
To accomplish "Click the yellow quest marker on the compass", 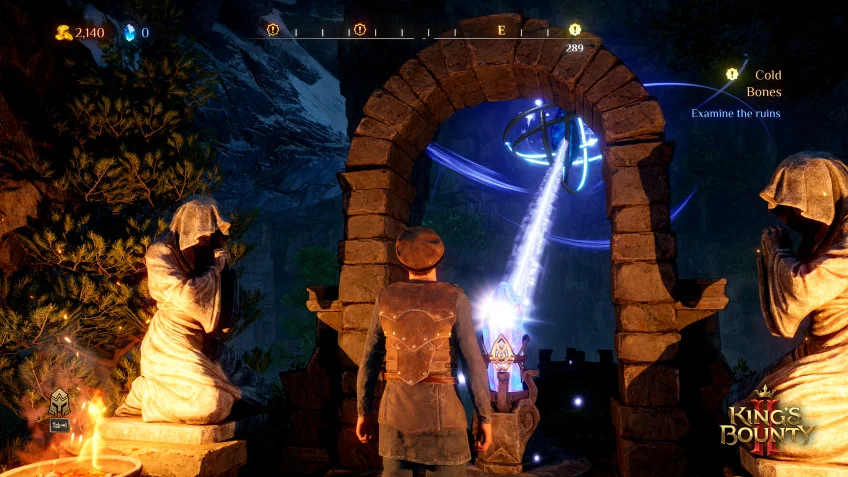I will (574, 30).
